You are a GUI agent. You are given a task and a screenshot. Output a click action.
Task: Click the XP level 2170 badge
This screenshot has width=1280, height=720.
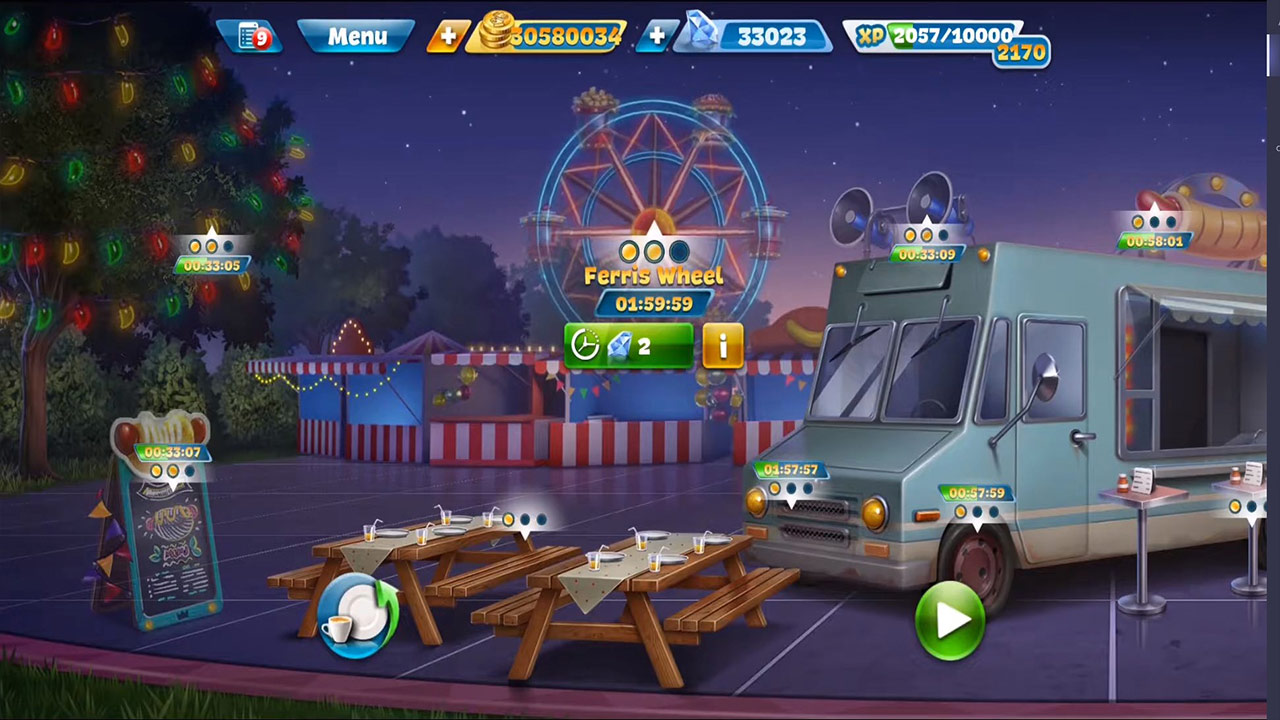(x=1020, y=52)
